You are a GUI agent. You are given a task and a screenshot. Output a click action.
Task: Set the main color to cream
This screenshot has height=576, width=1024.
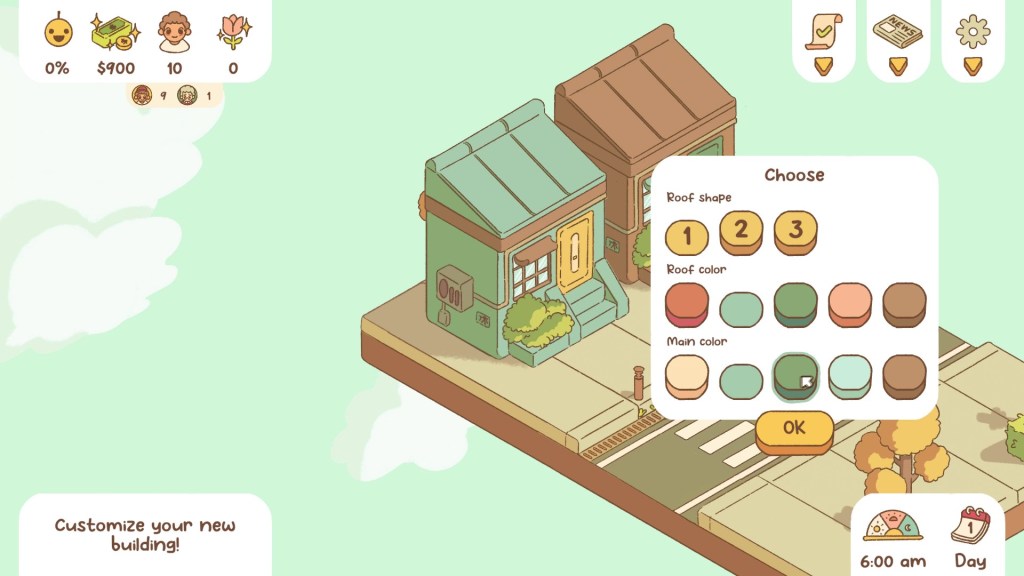pos(687,375)
